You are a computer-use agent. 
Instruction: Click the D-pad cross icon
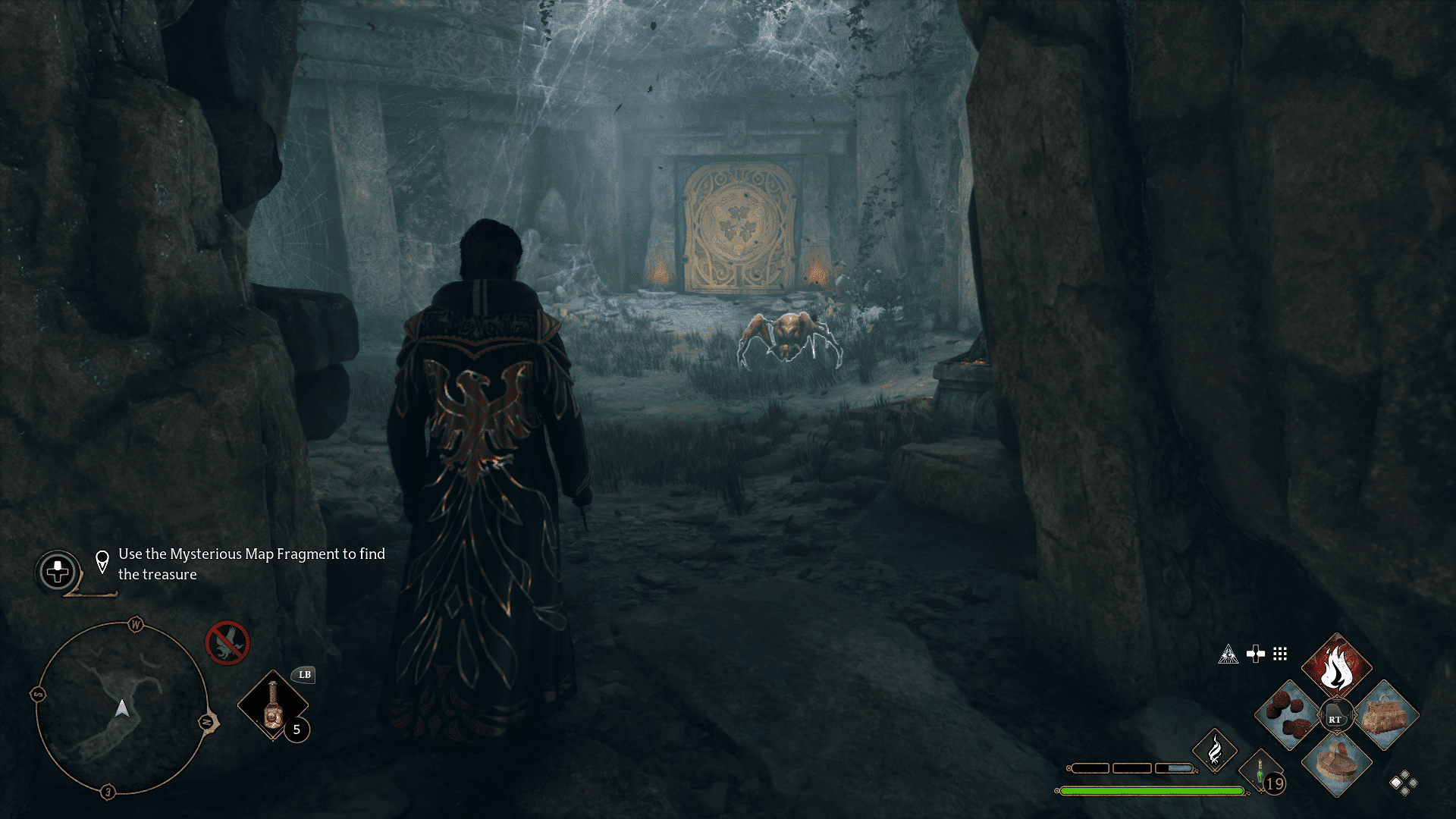1257,654
